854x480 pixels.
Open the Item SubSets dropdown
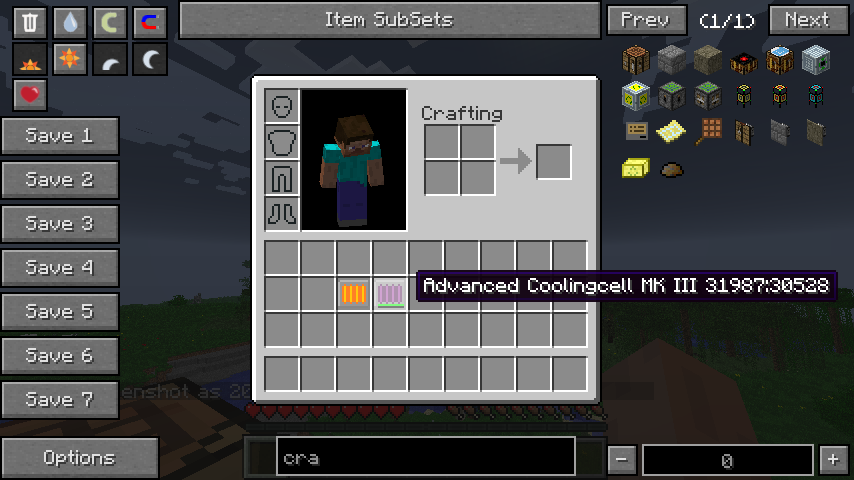(x=388, y=20)
